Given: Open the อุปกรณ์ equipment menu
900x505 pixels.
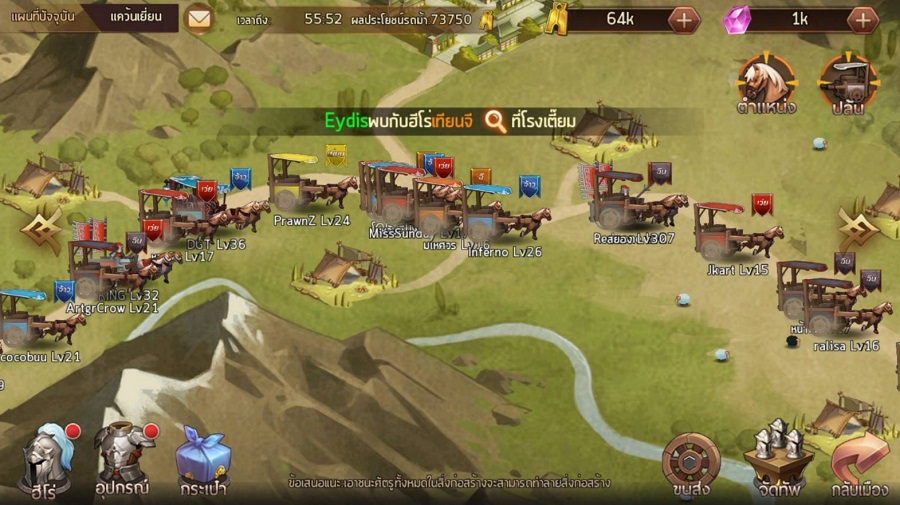Looking at the screenshot, I should [124, 459].
